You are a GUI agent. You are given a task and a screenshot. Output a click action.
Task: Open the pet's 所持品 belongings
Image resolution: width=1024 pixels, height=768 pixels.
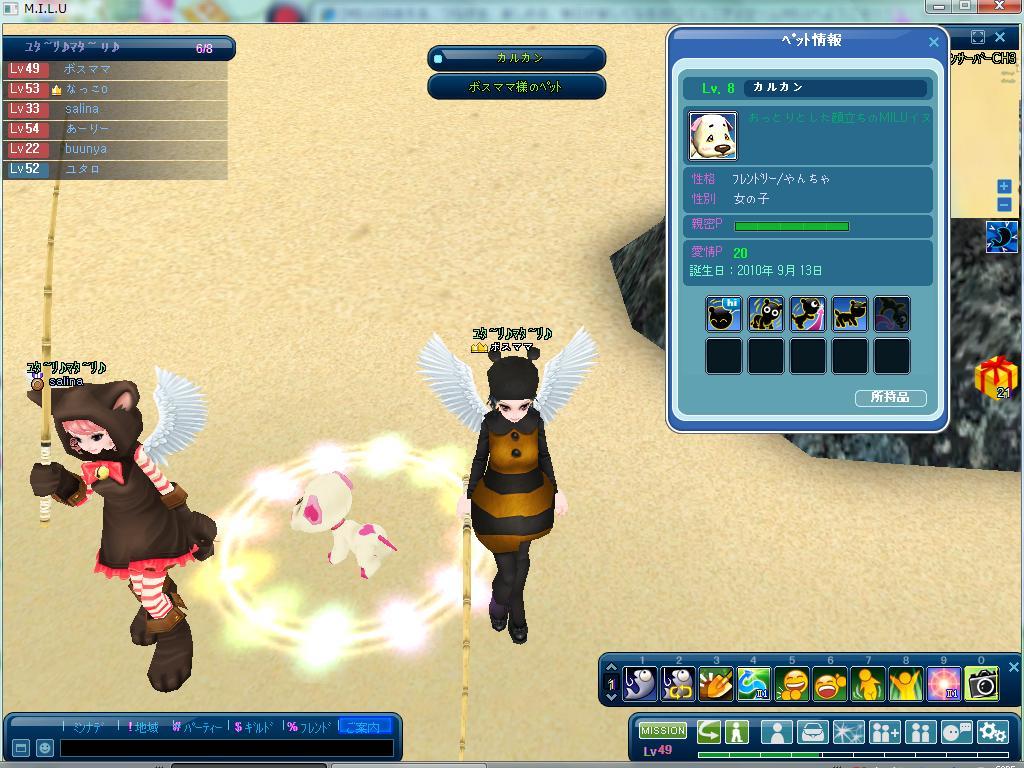[890, 398]
